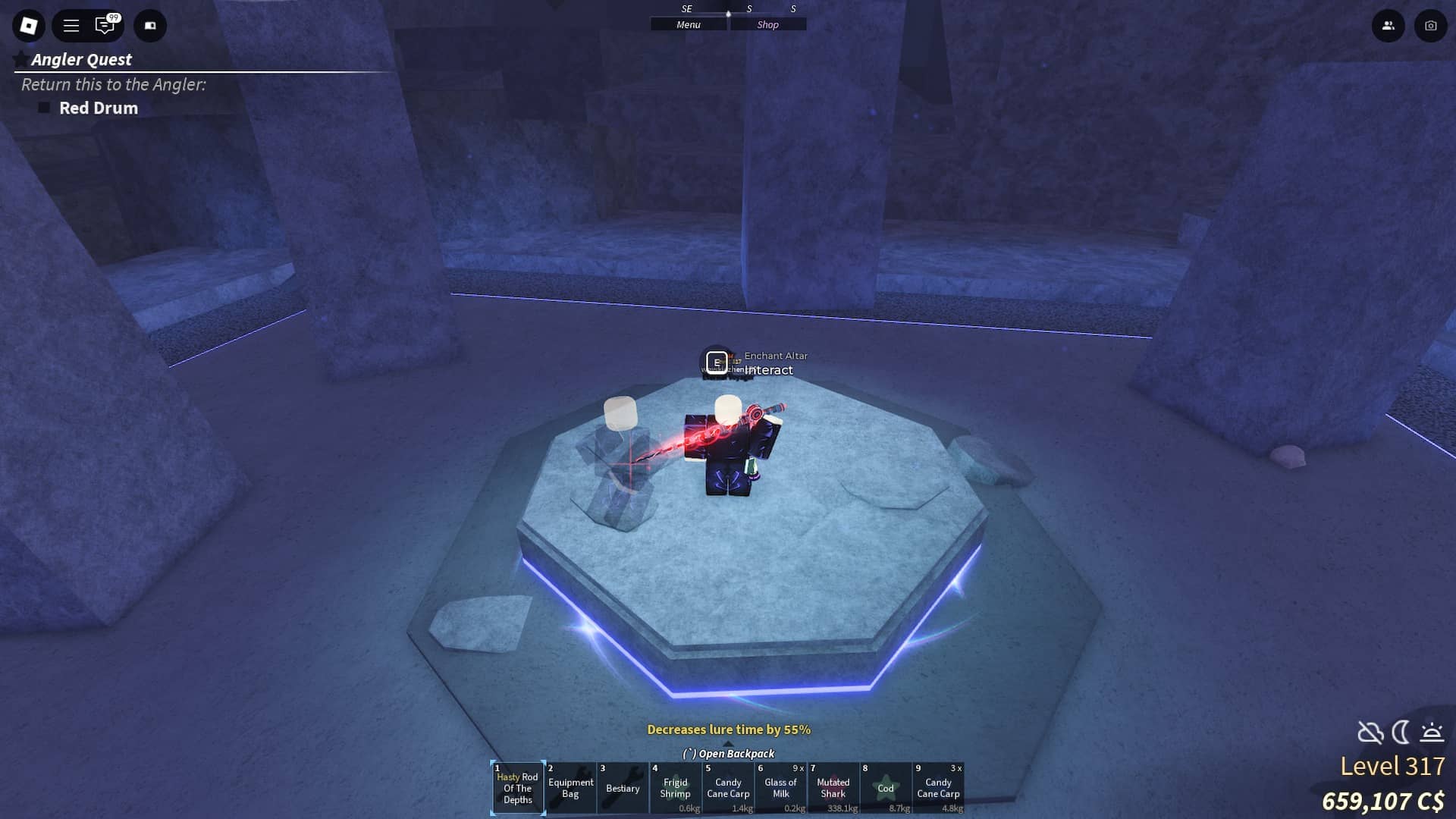Screen dimensions: 1456x819
Task: Expand the roblox hamburger menu
Action: tap(71, 25)
